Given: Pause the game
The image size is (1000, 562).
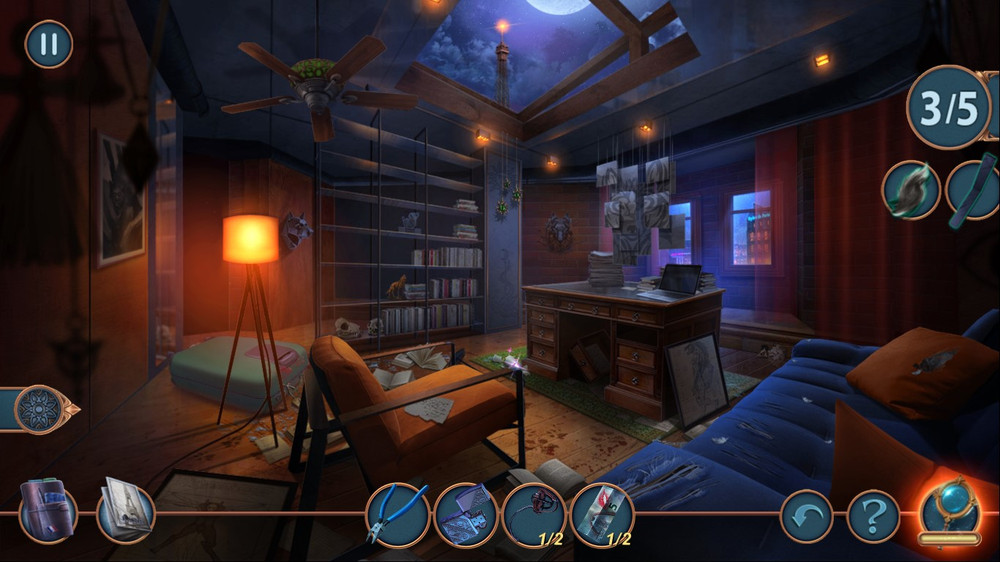Looking at the screenshot, I should pos(48,45).
